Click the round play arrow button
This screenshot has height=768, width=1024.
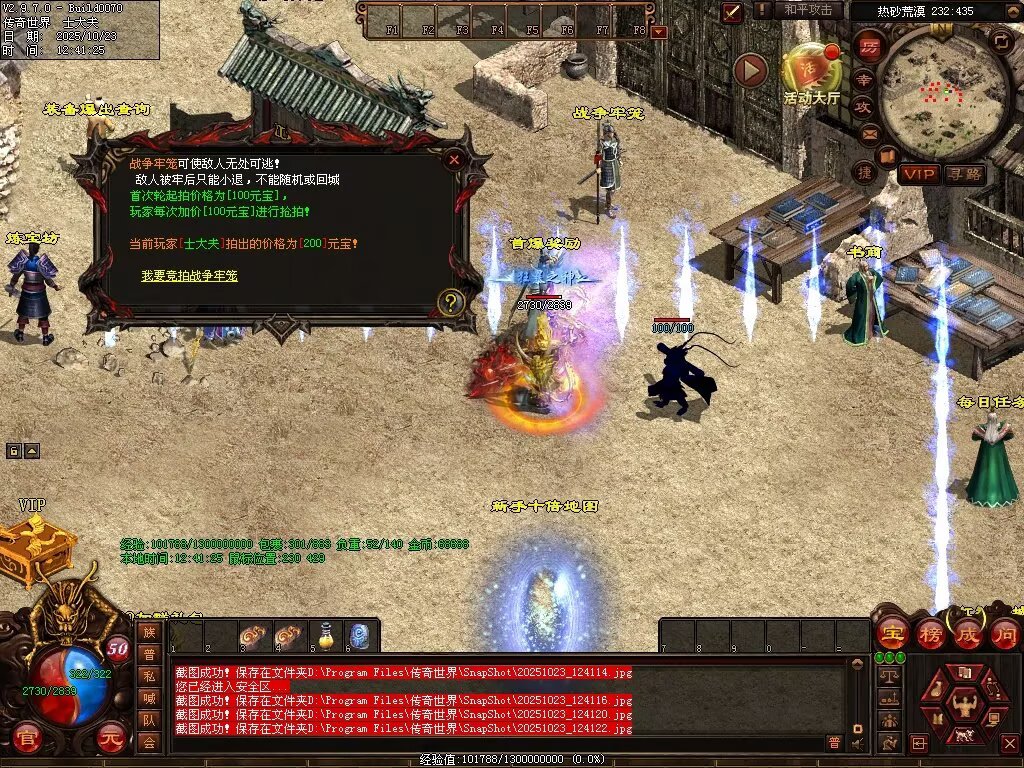pyautogui.click(x=750, y=70)
